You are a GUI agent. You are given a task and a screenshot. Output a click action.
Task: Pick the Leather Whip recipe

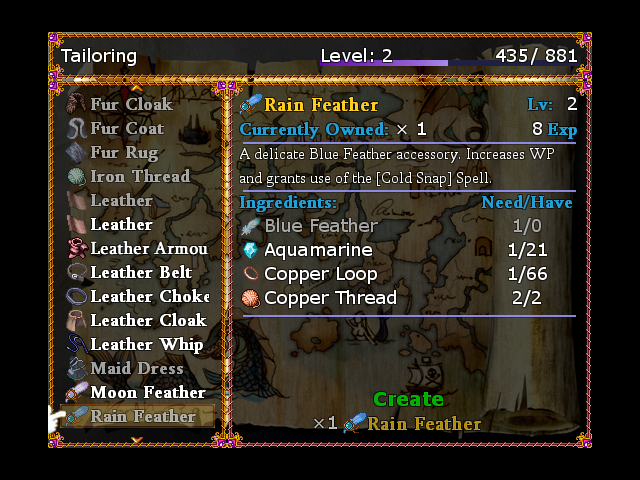pos(146,344)
